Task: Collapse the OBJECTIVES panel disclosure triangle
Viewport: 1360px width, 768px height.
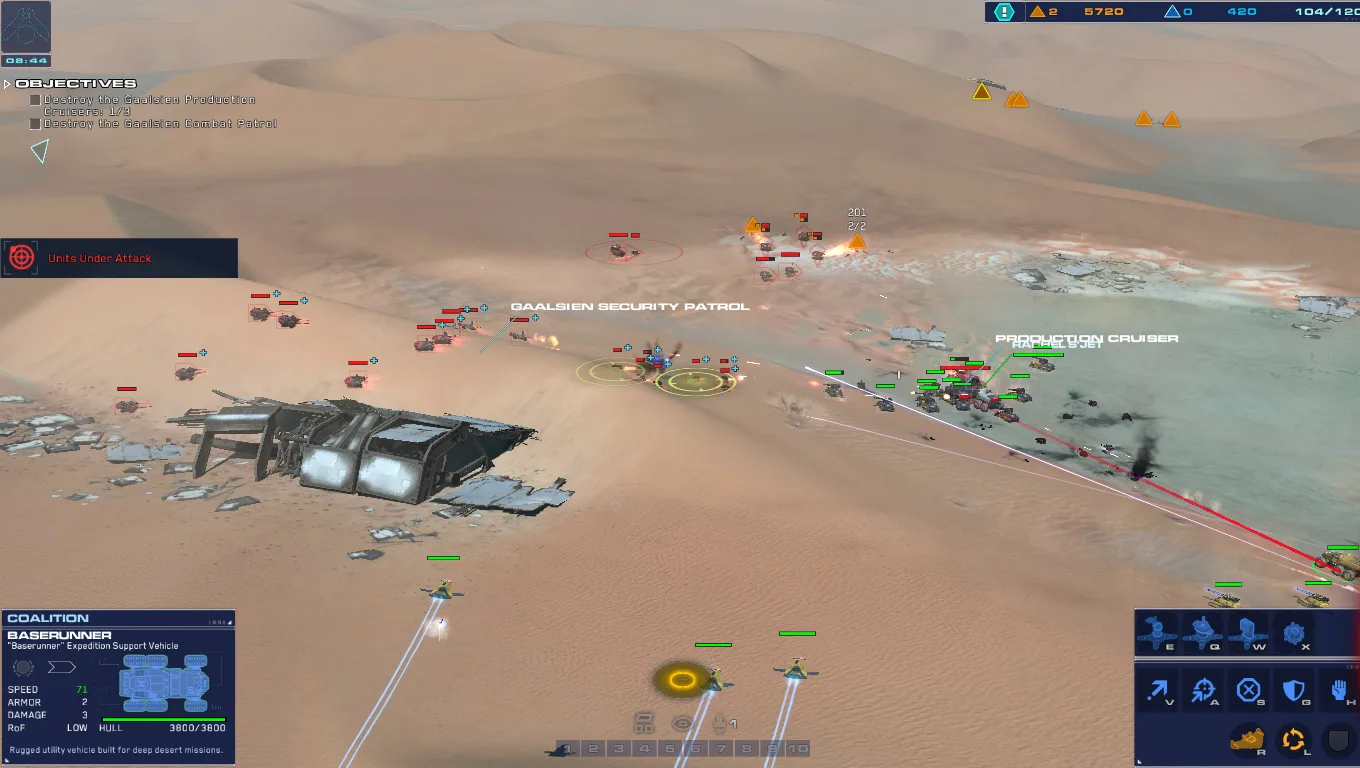Action: click(8, 84)
